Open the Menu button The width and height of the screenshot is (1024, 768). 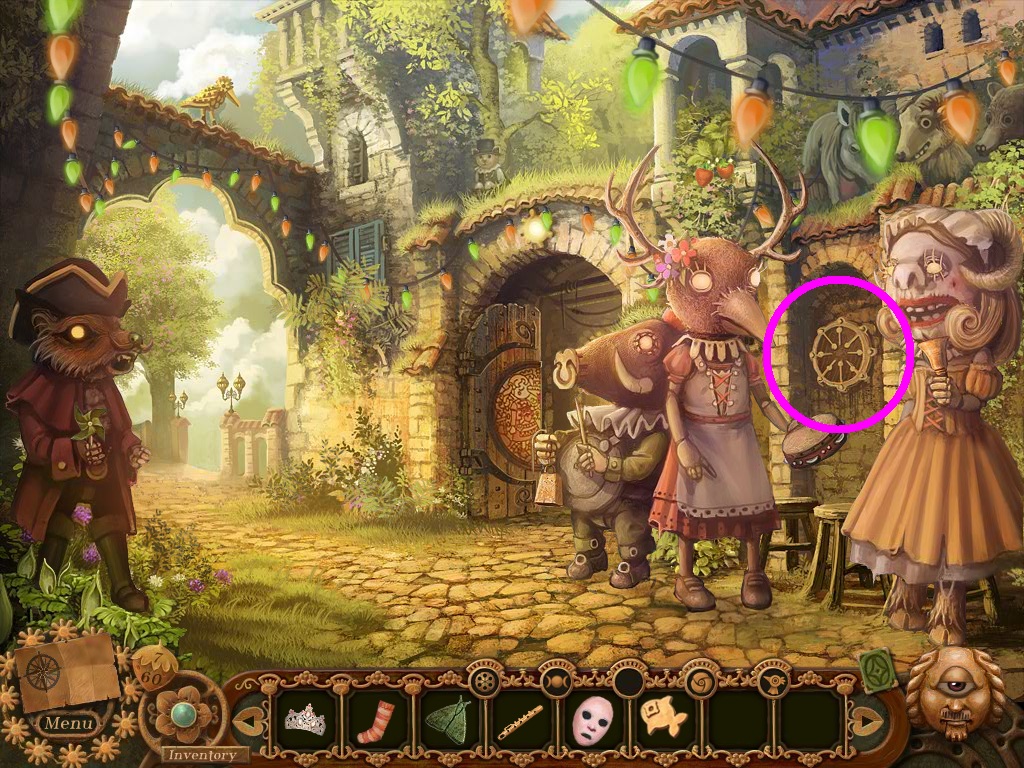point(68,722)
